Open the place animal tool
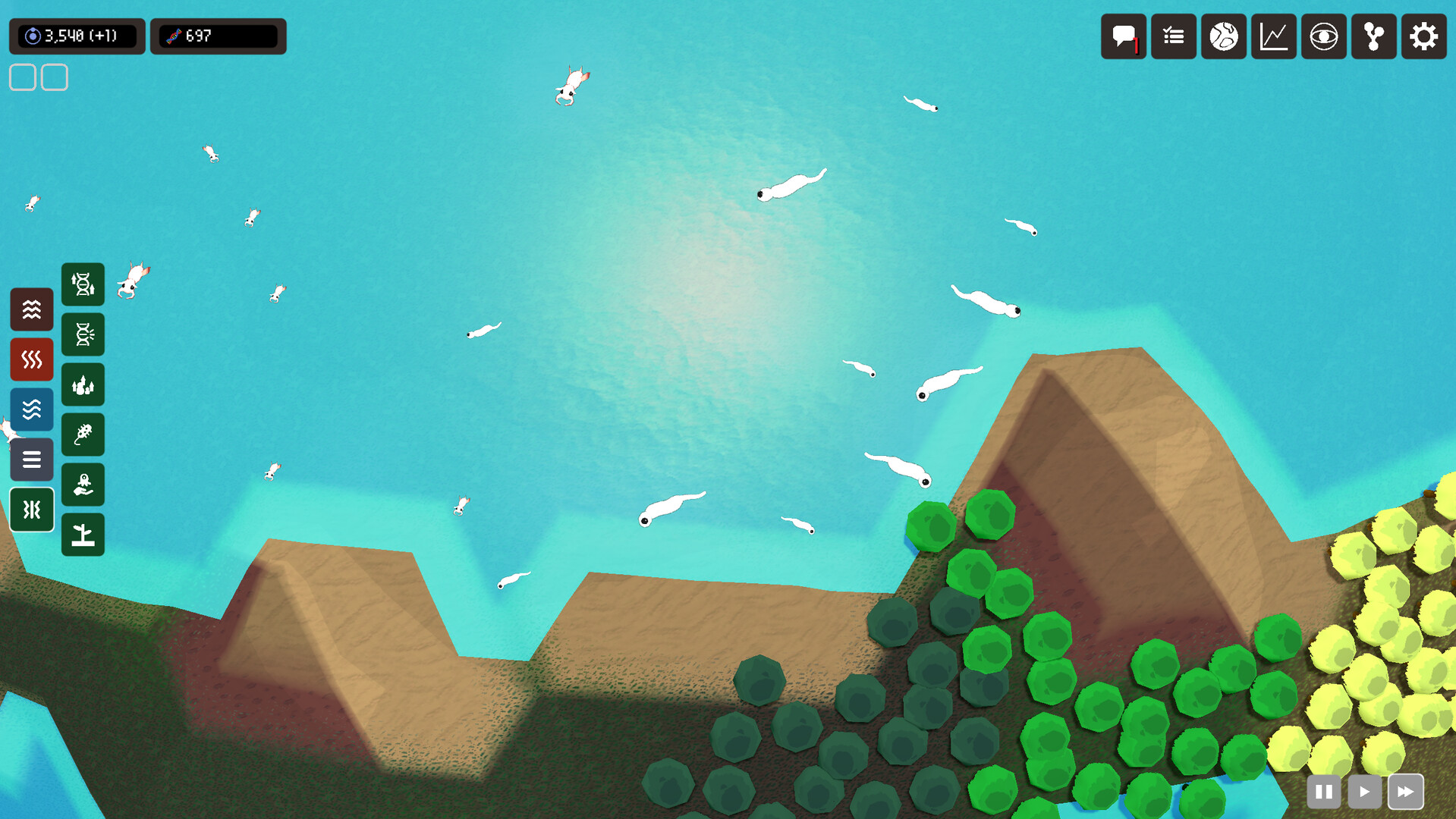1456x819 pixels. click(x=83, y=485)
